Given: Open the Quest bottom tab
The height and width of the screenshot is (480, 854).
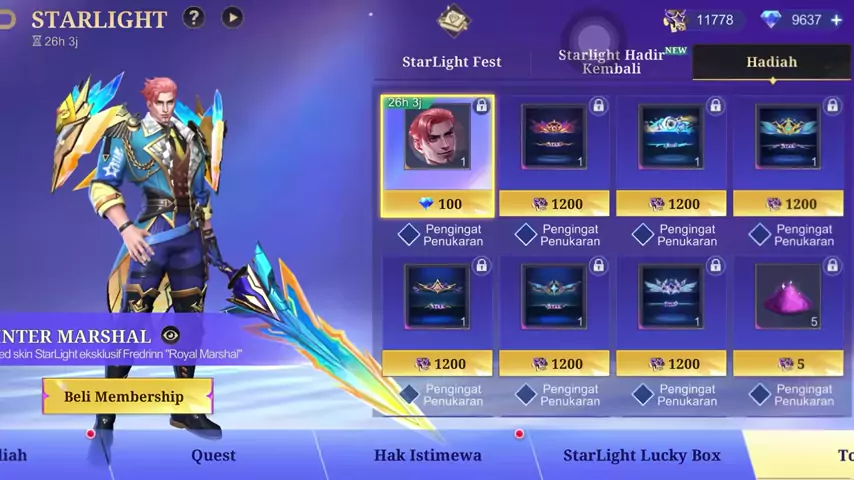Looking at the screenshot, I should (x=213, y=455).
